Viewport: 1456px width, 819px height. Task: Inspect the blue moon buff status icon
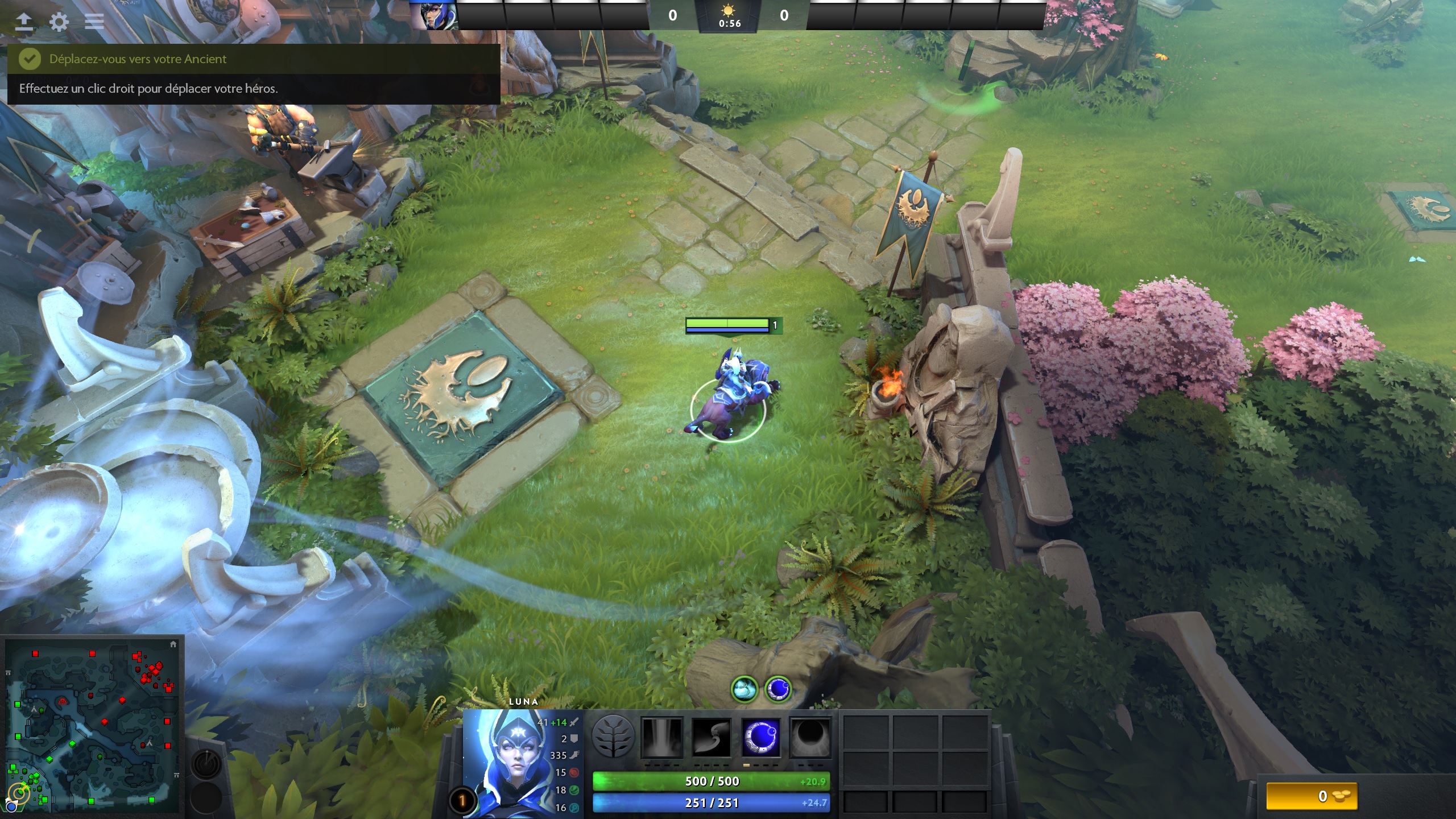click(x=777, y=689)
